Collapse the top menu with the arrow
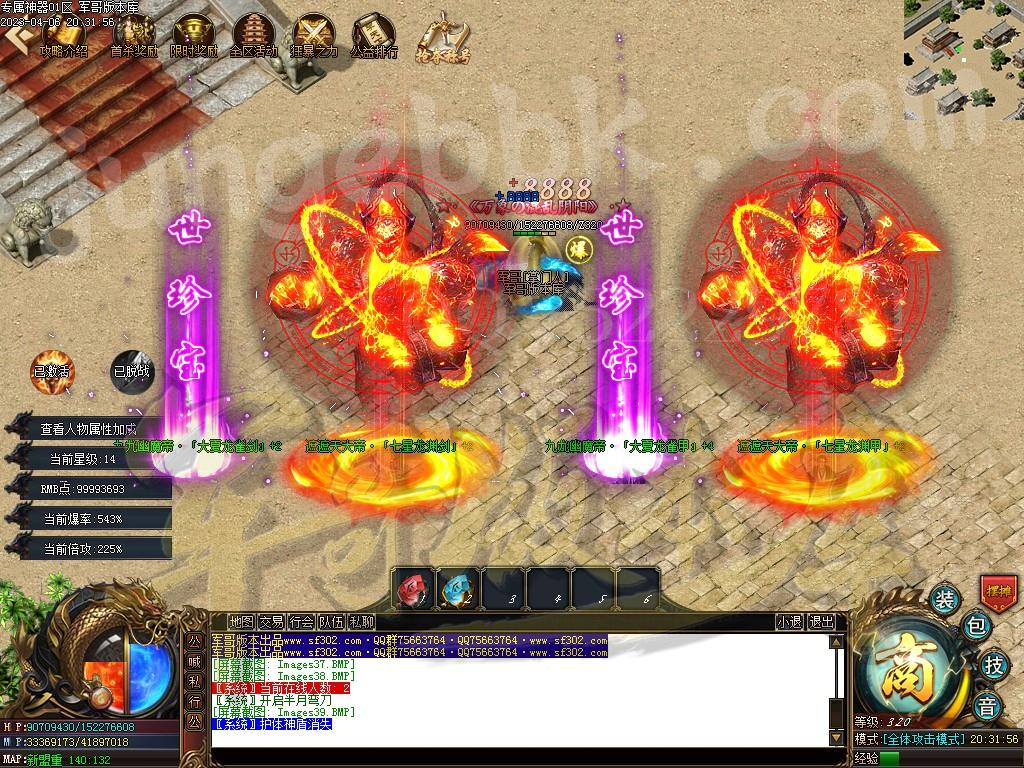The width and height of the screenshot is (1024, 768). (x=15, y=36)
